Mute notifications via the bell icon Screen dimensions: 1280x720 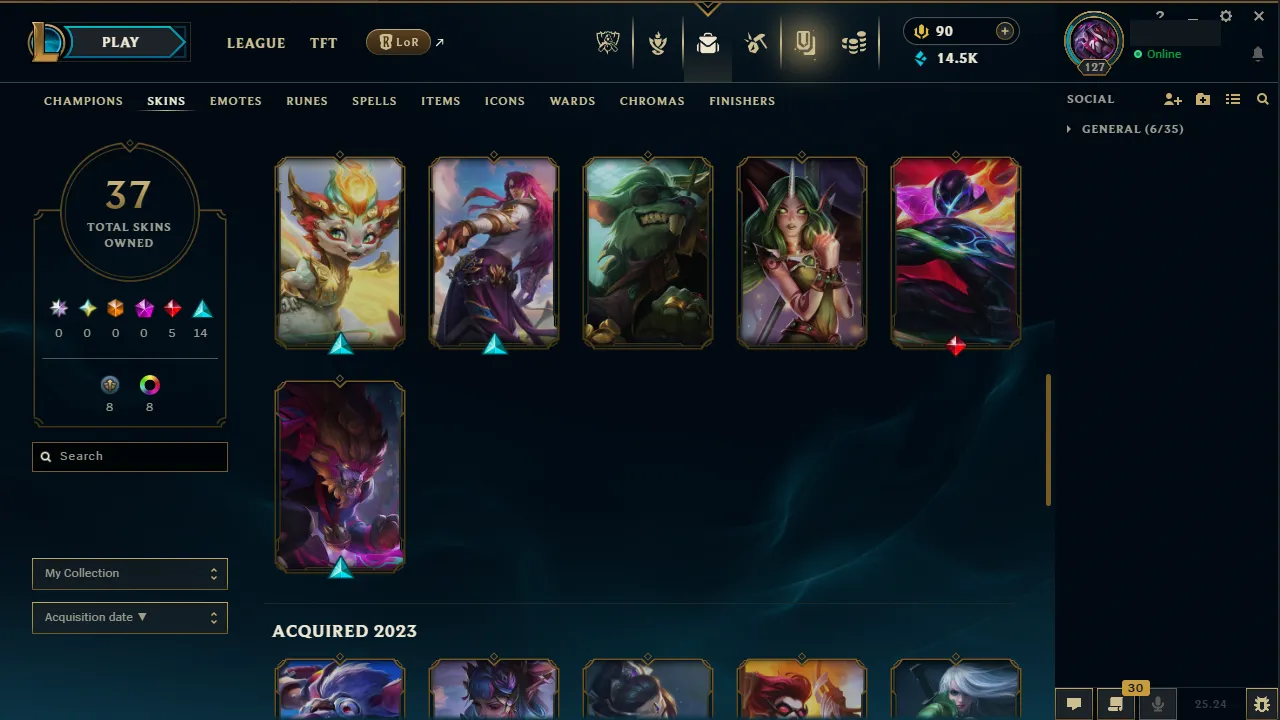[1258, 54]
